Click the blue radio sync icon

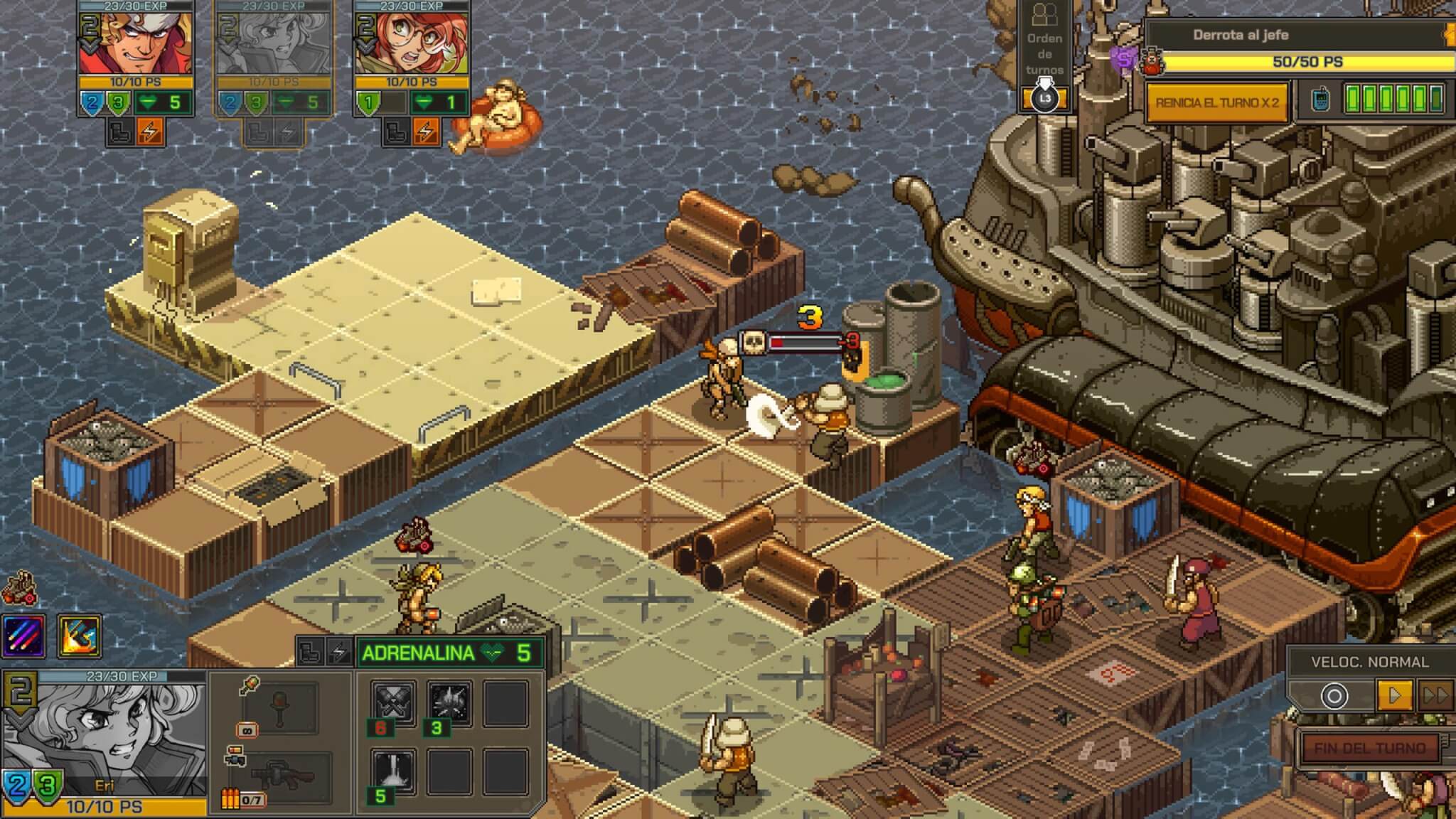(x=1319, y=100)
